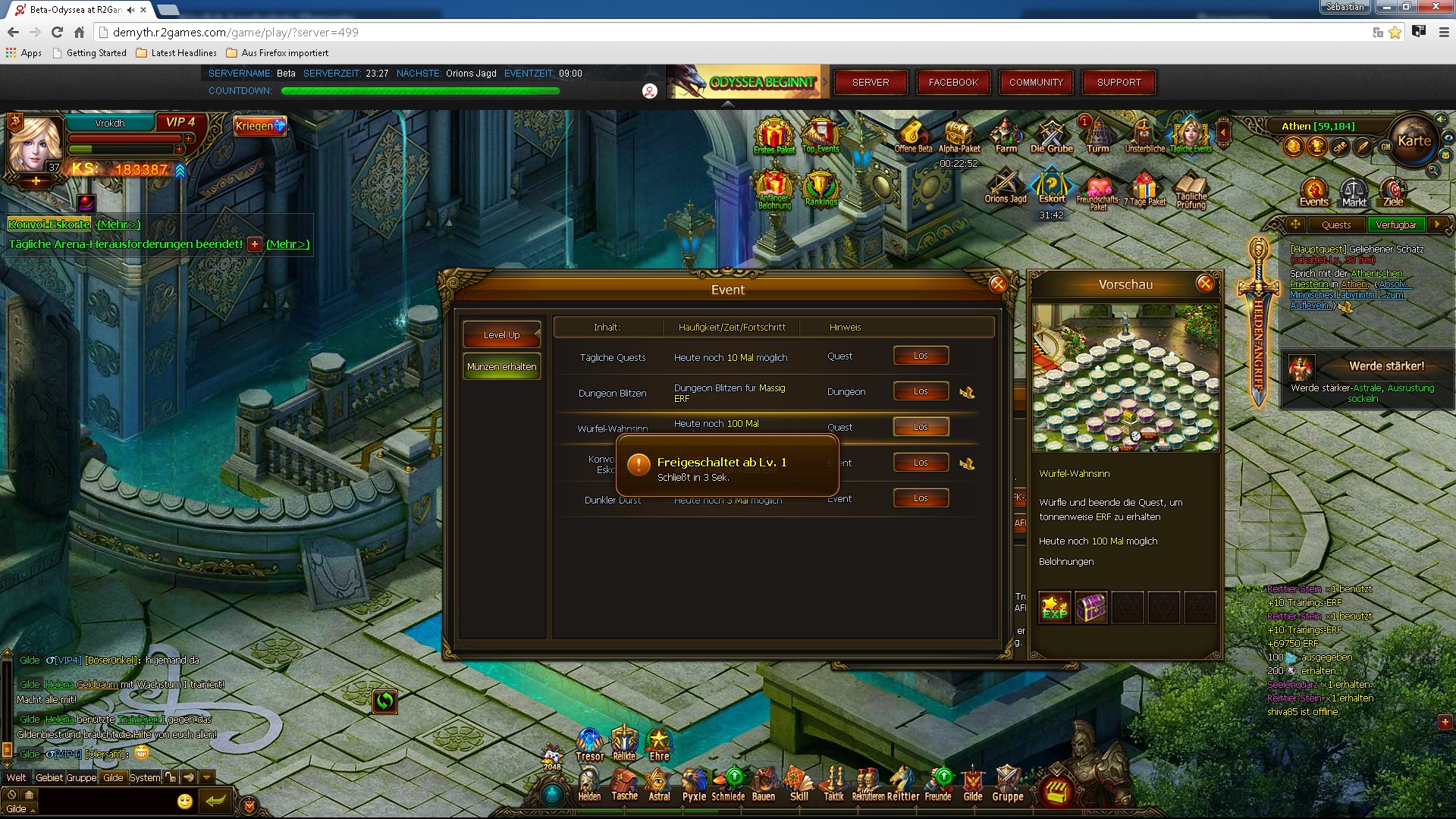Screen dimensions: 1456x819
Task: Open the Karte world map
Action: pos(1414,141)
